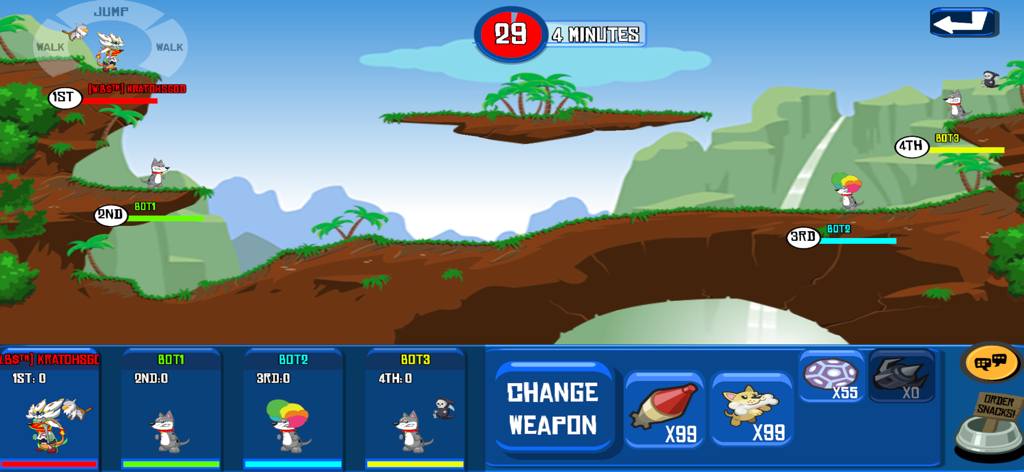Image resolution: width=1024 pixels, height=472 pixels.
Task: Open the Change Weapon menu
Action: [553, 407]
